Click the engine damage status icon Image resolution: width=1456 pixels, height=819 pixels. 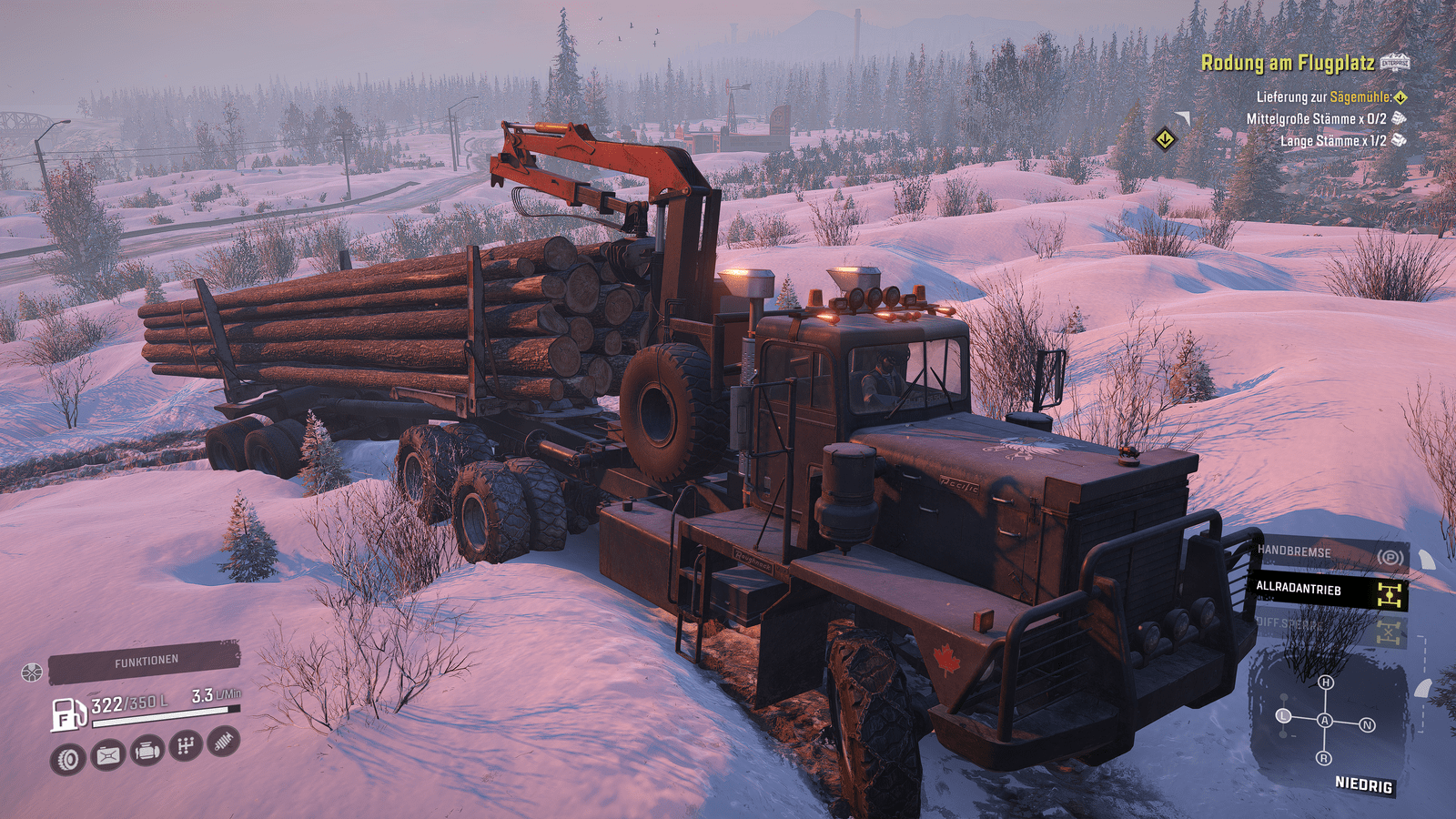(147, 751)
